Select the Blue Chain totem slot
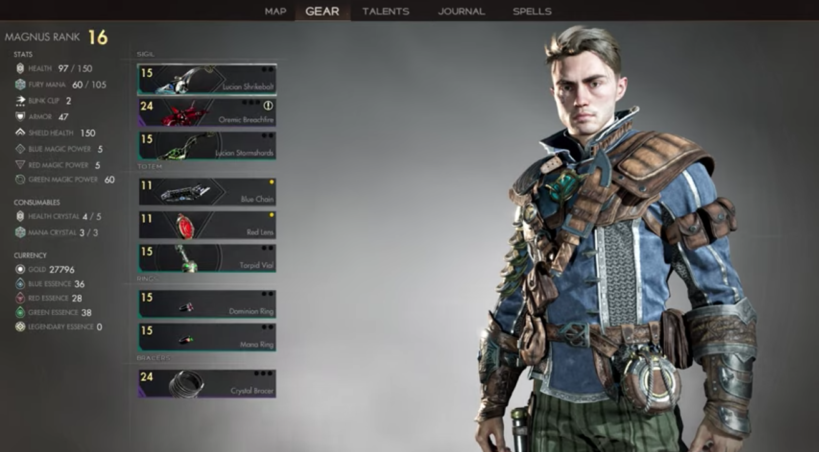 (207, 192)
